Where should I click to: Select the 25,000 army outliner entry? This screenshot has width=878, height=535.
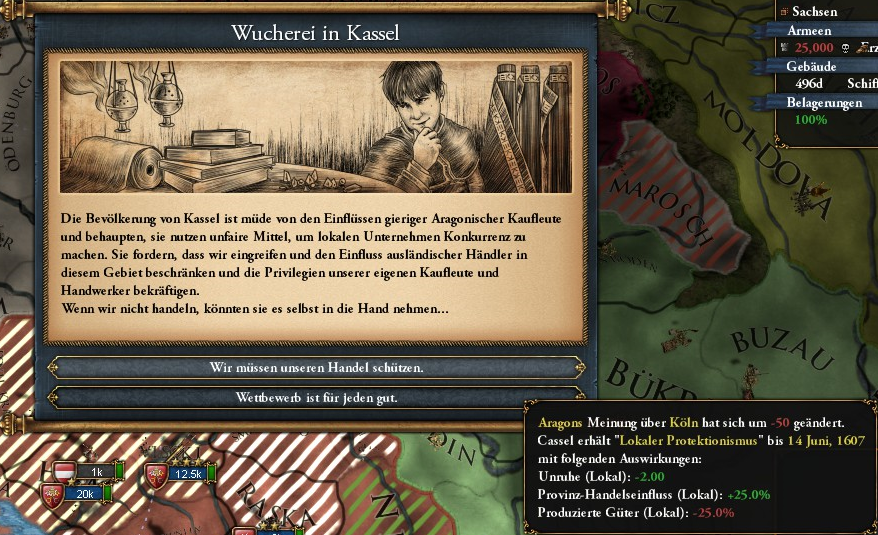point(815,48)
